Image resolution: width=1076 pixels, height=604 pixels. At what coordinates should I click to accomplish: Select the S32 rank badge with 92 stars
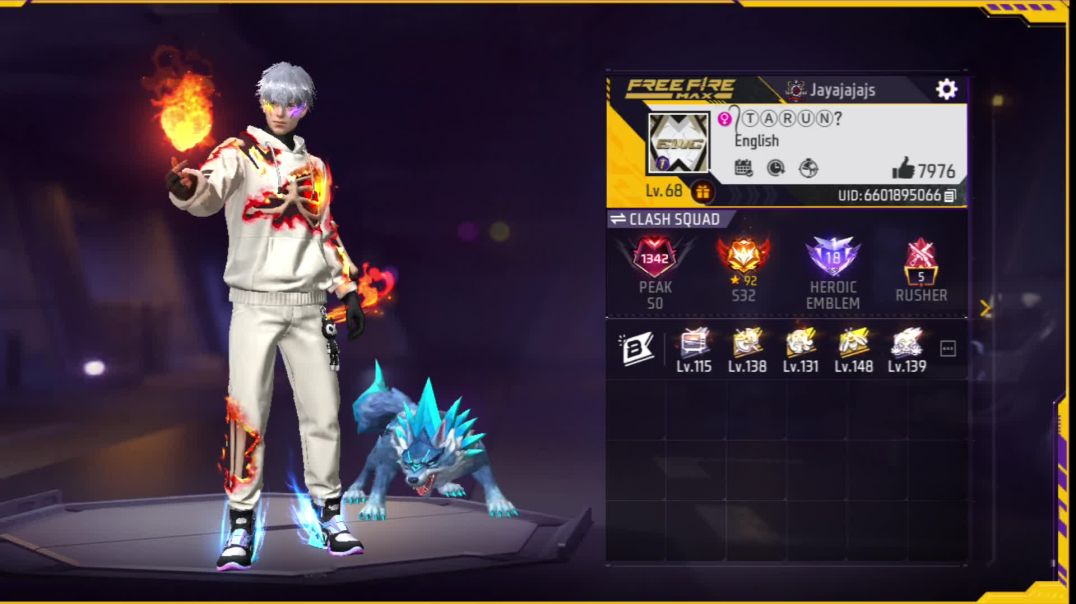click(743, 257)
